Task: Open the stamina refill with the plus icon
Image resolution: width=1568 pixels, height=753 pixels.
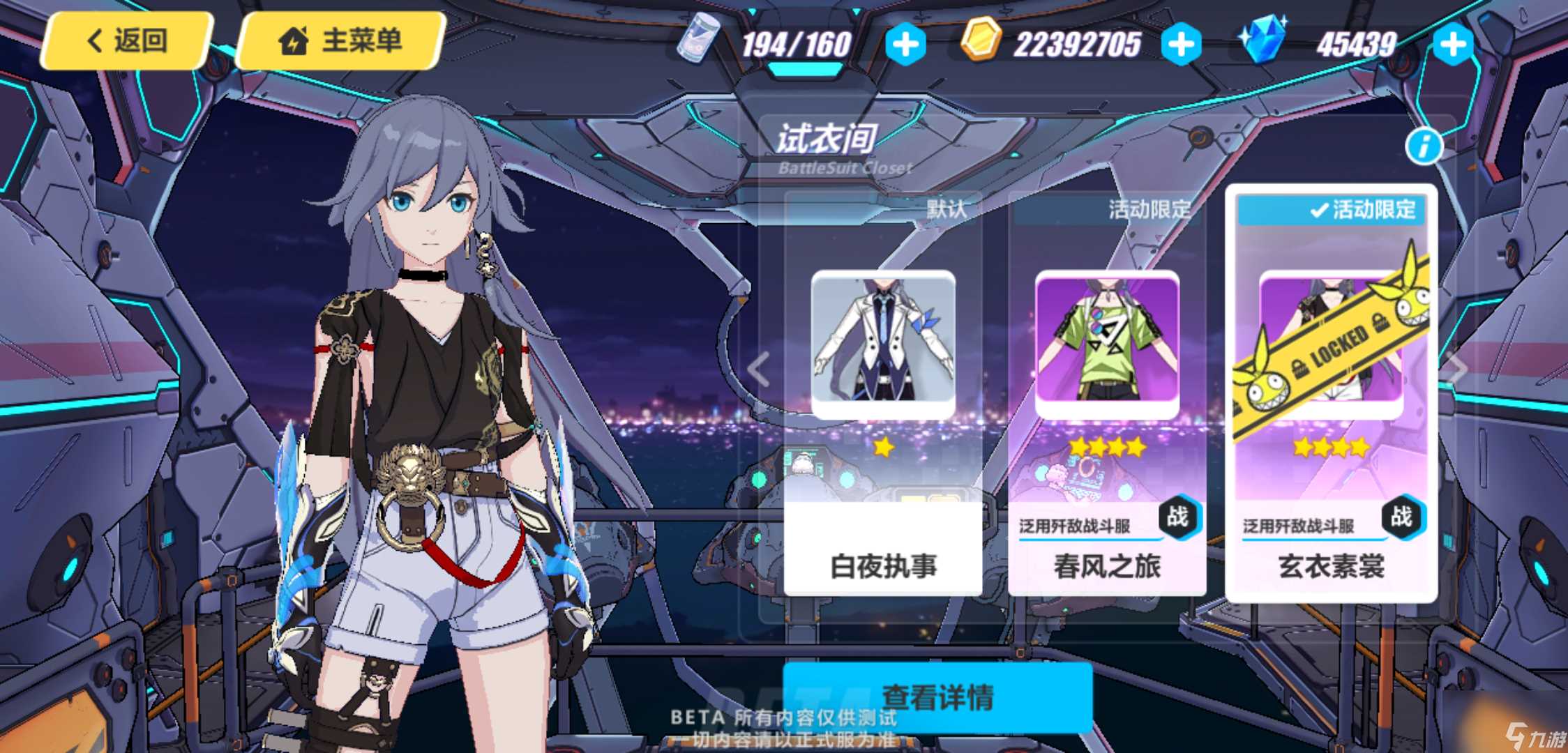Action: point(905,43)
